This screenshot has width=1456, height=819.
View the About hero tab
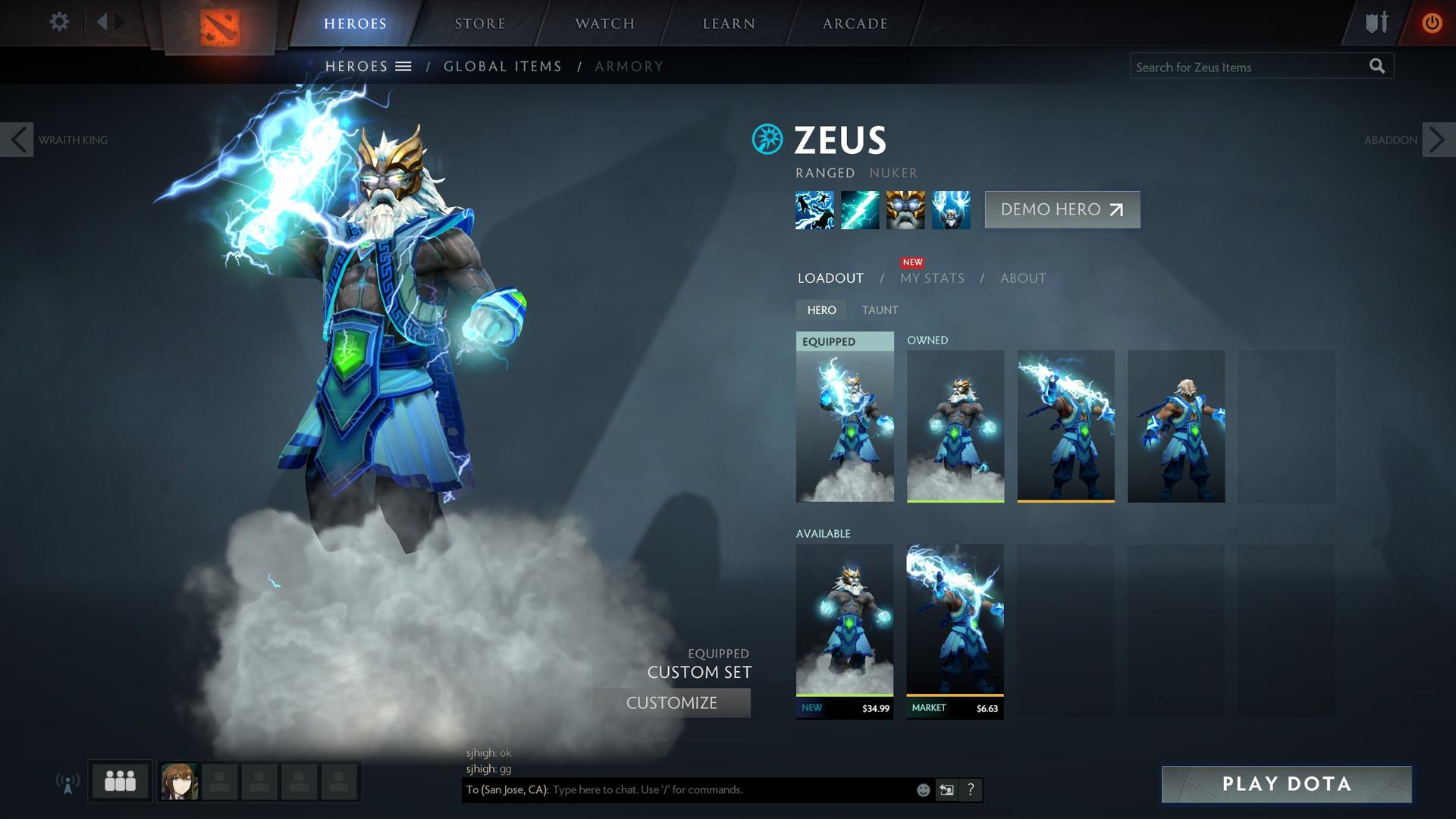pyautogui.click(x=1022, y=278)
